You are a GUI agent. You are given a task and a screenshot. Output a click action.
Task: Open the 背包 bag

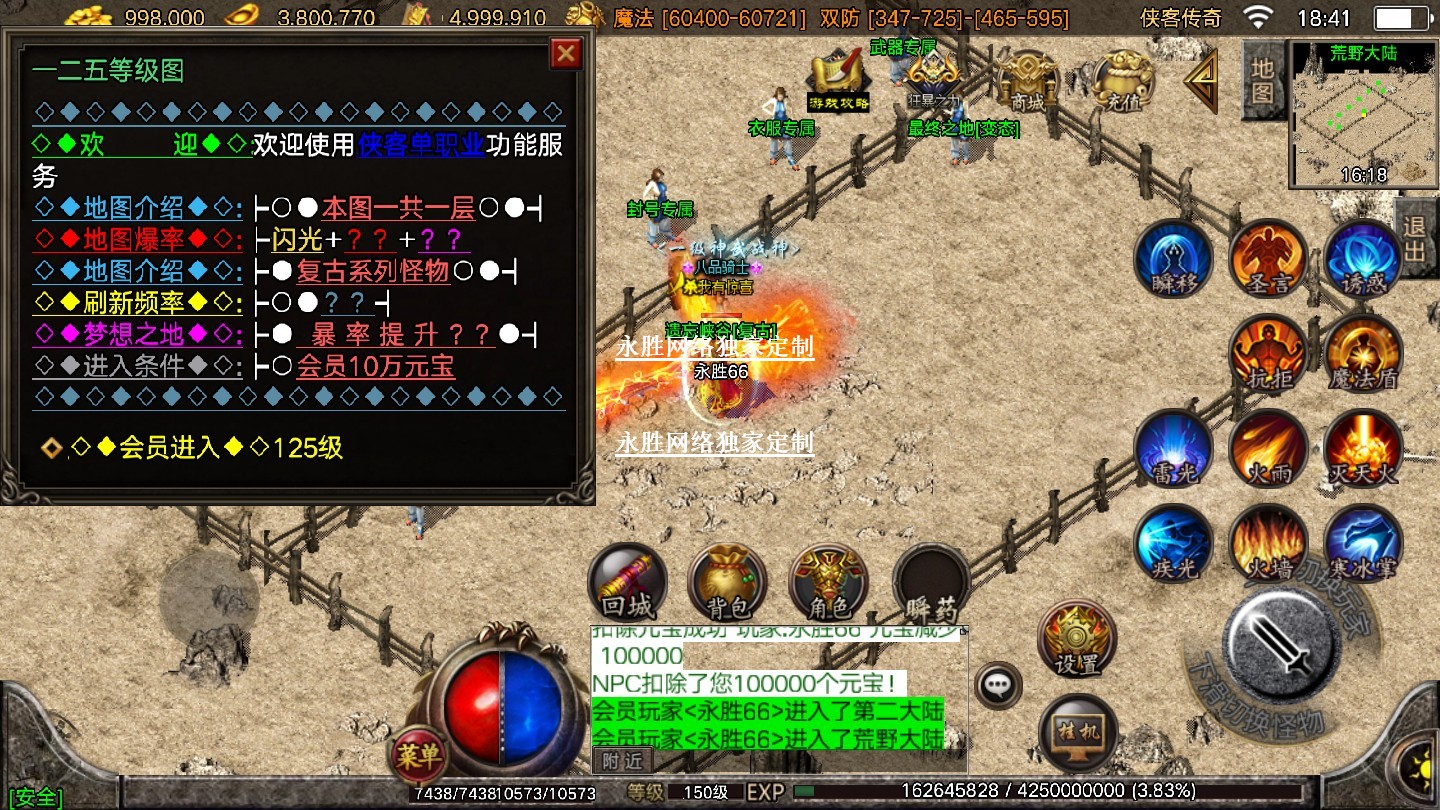click(x=728, y=582)
